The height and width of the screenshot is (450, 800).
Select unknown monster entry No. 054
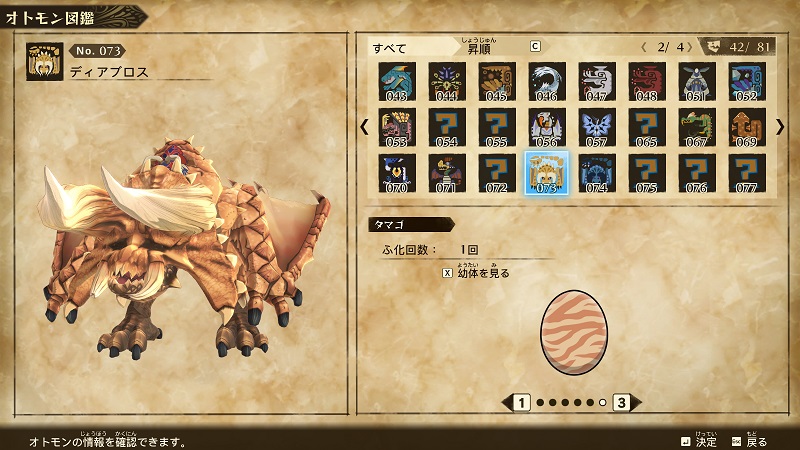(x=447, y=127)
